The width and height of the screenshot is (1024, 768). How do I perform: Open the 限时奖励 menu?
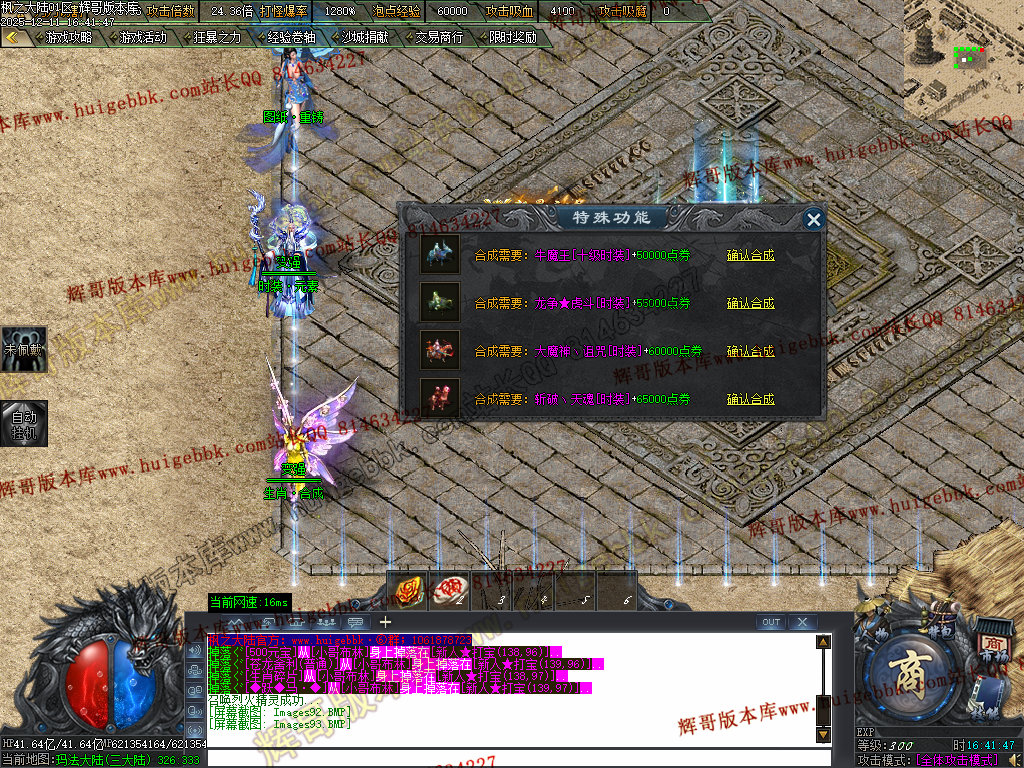click(x=510, y=38)
